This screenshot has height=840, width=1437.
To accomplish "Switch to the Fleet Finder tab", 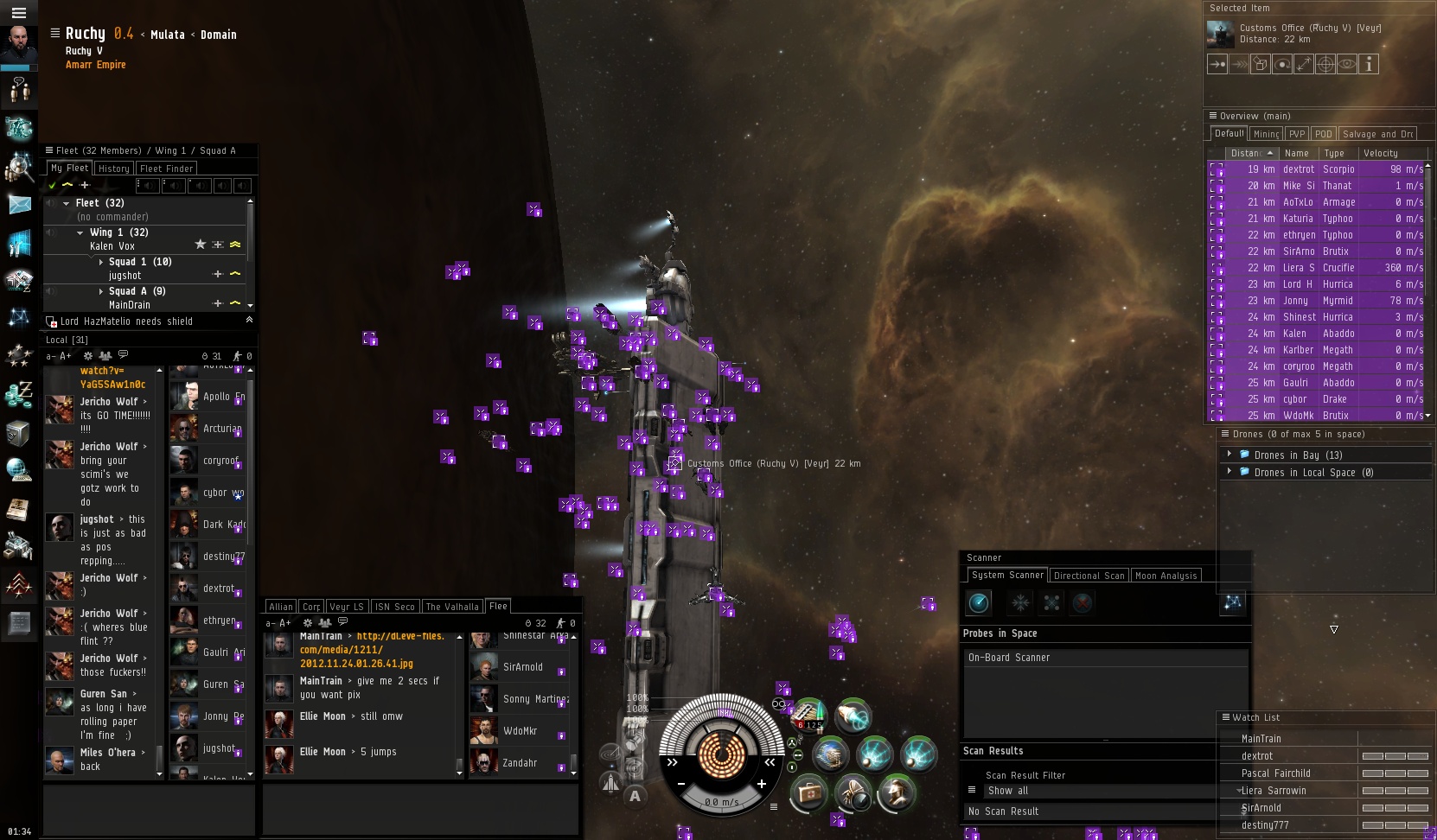I will [166, 169].
